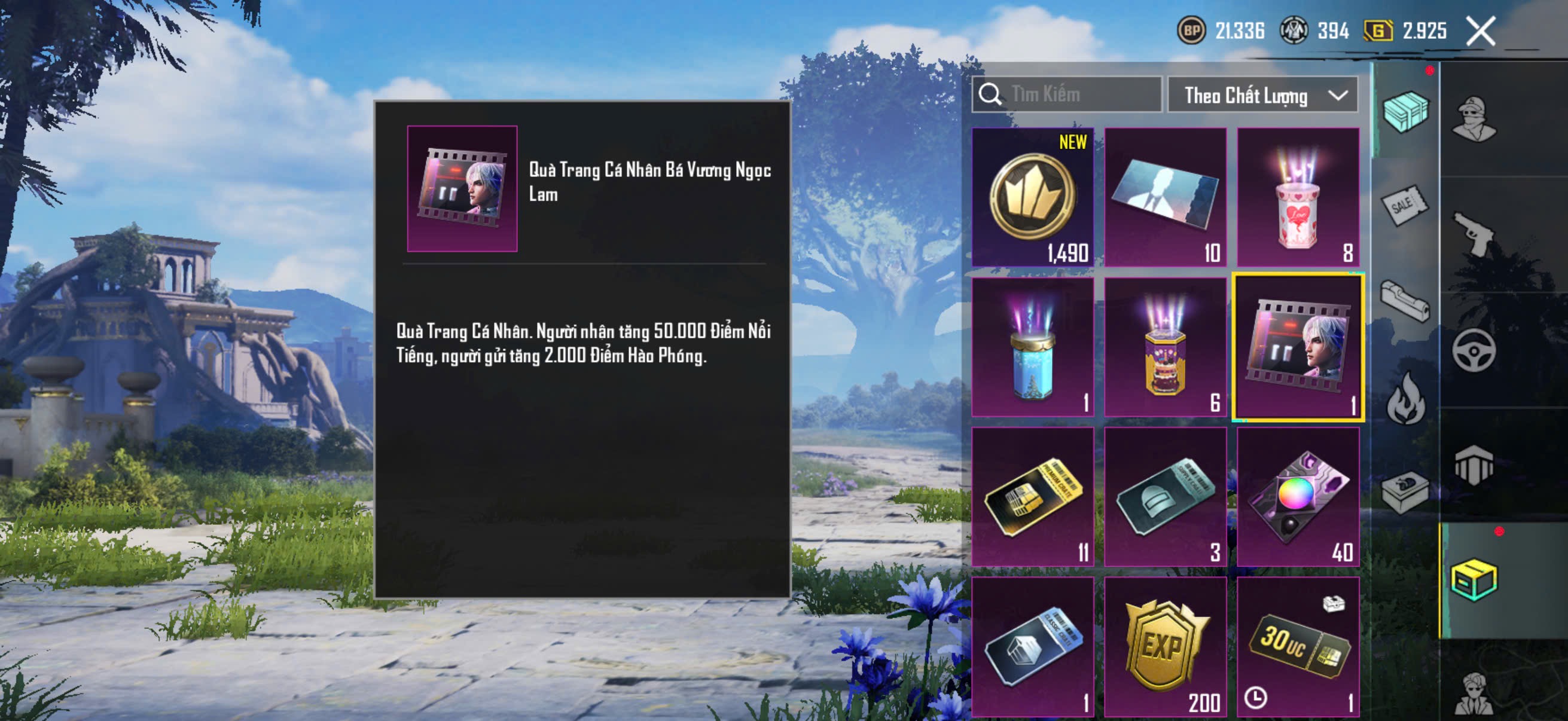Screen dimensions: 1568x721
Task: Open the flame icon tab
Action: coord(1406,399)
